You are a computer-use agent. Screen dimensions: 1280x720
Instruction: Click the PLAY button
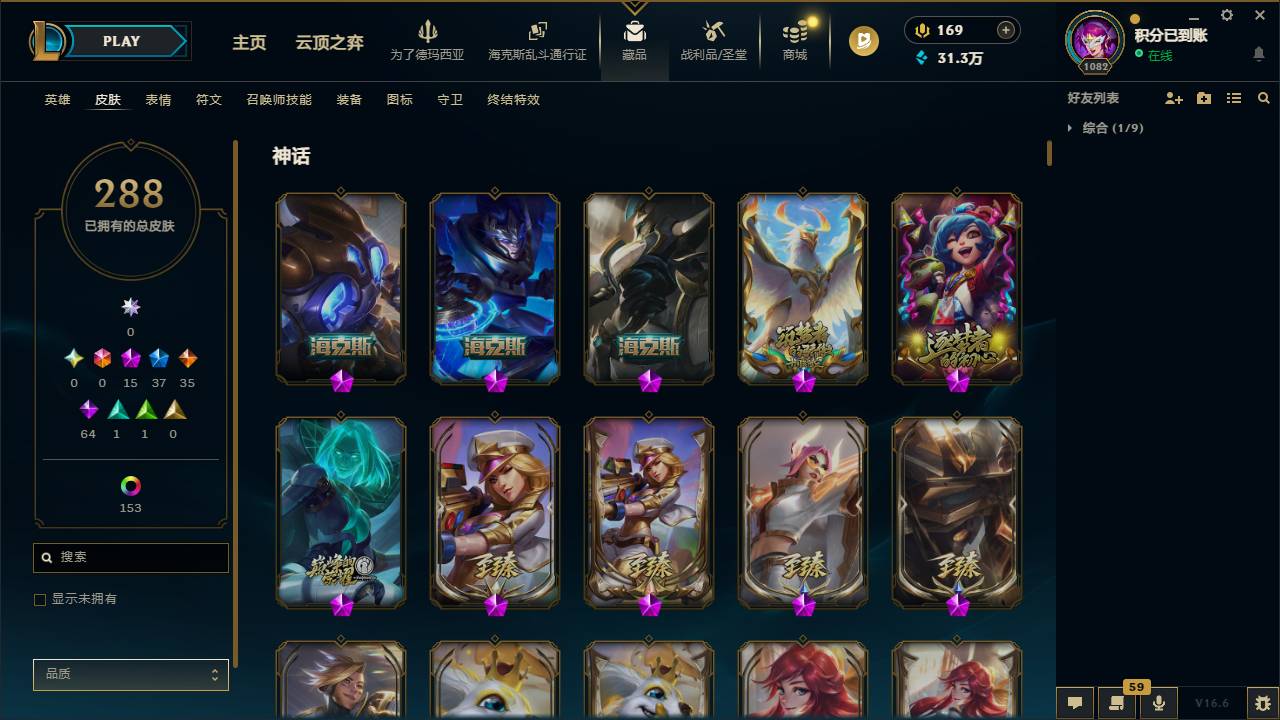tap(121, 41)
